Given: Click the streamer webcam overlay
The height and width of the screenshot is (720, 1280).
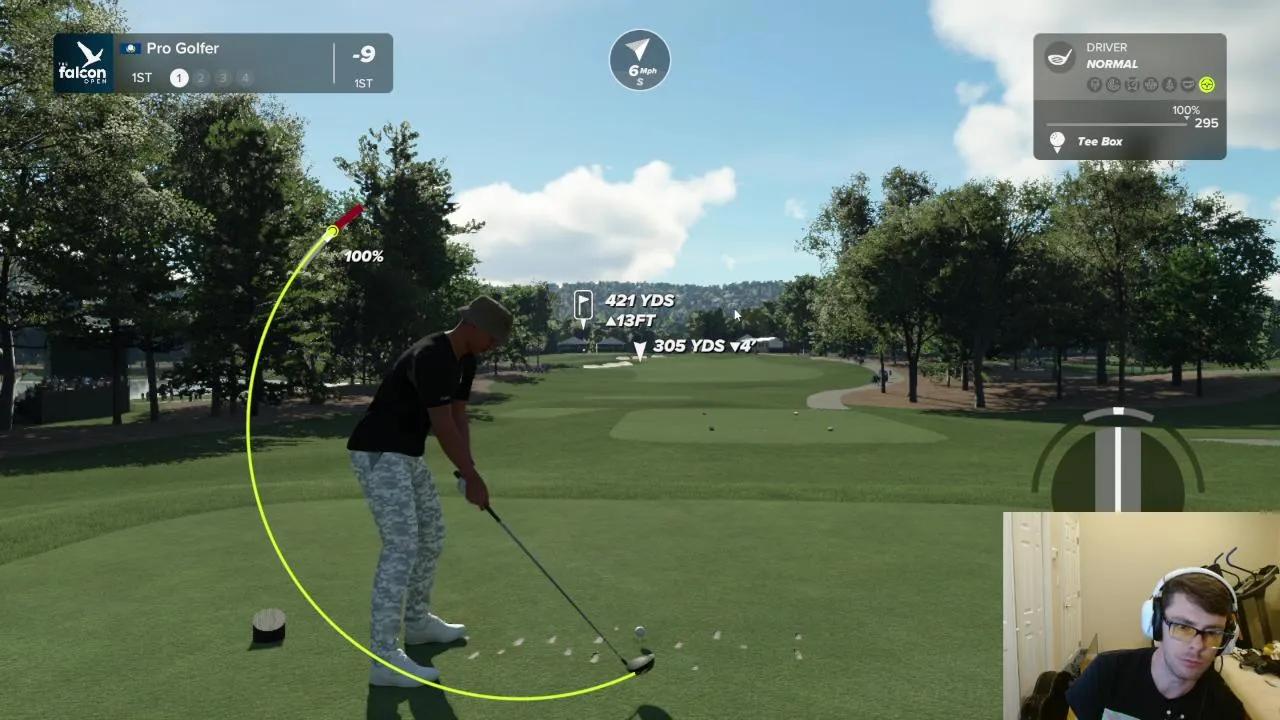Looking at the screenshot, I should click(x=1141, y=616).
